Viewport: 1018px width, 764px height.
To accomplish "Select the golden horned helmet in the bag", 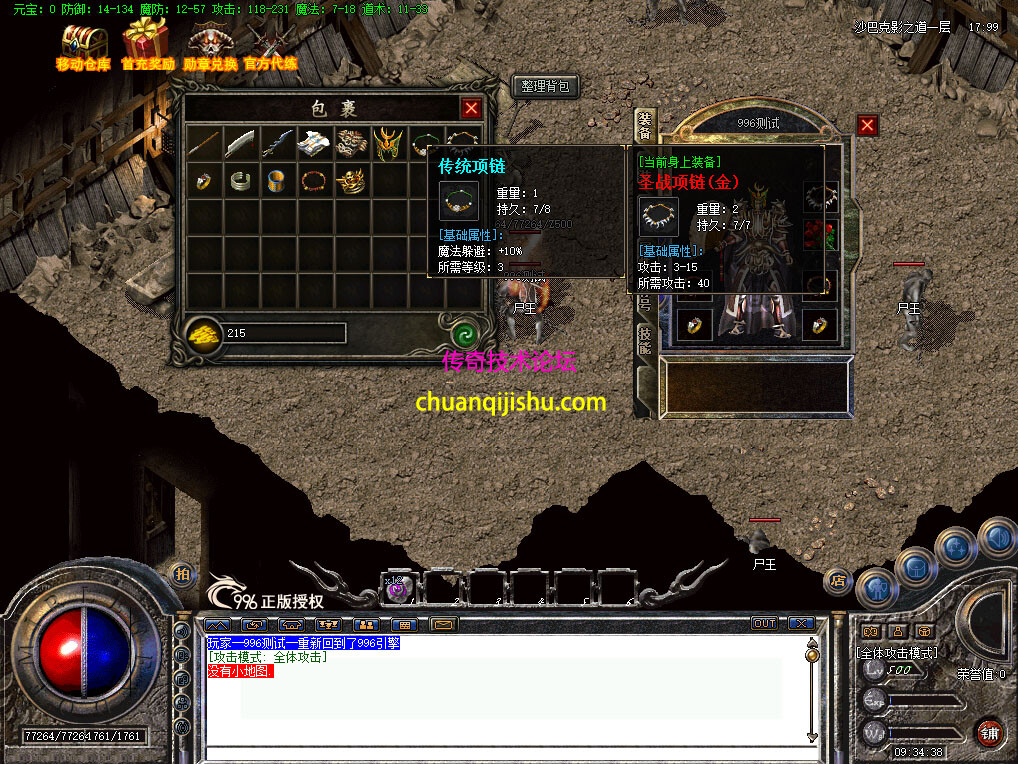I will pos(388,143).
